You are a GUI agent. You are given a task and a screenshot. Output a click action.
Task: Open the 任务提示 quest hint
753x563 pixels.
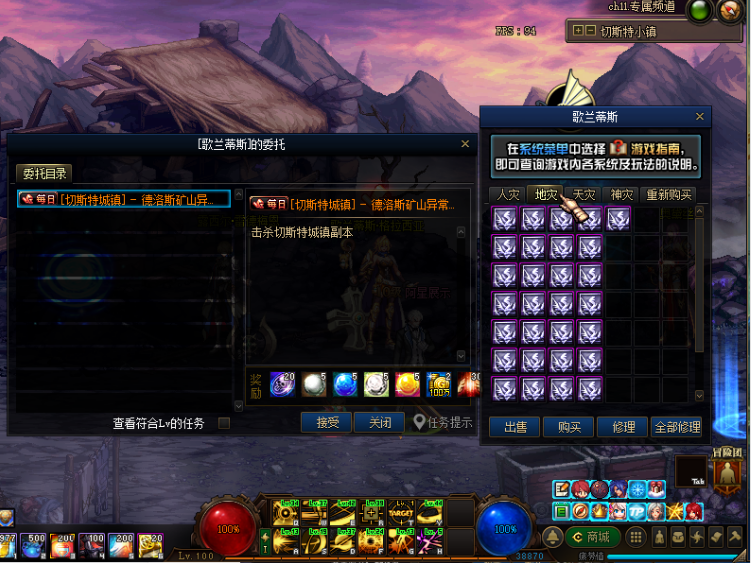(441, 423)
